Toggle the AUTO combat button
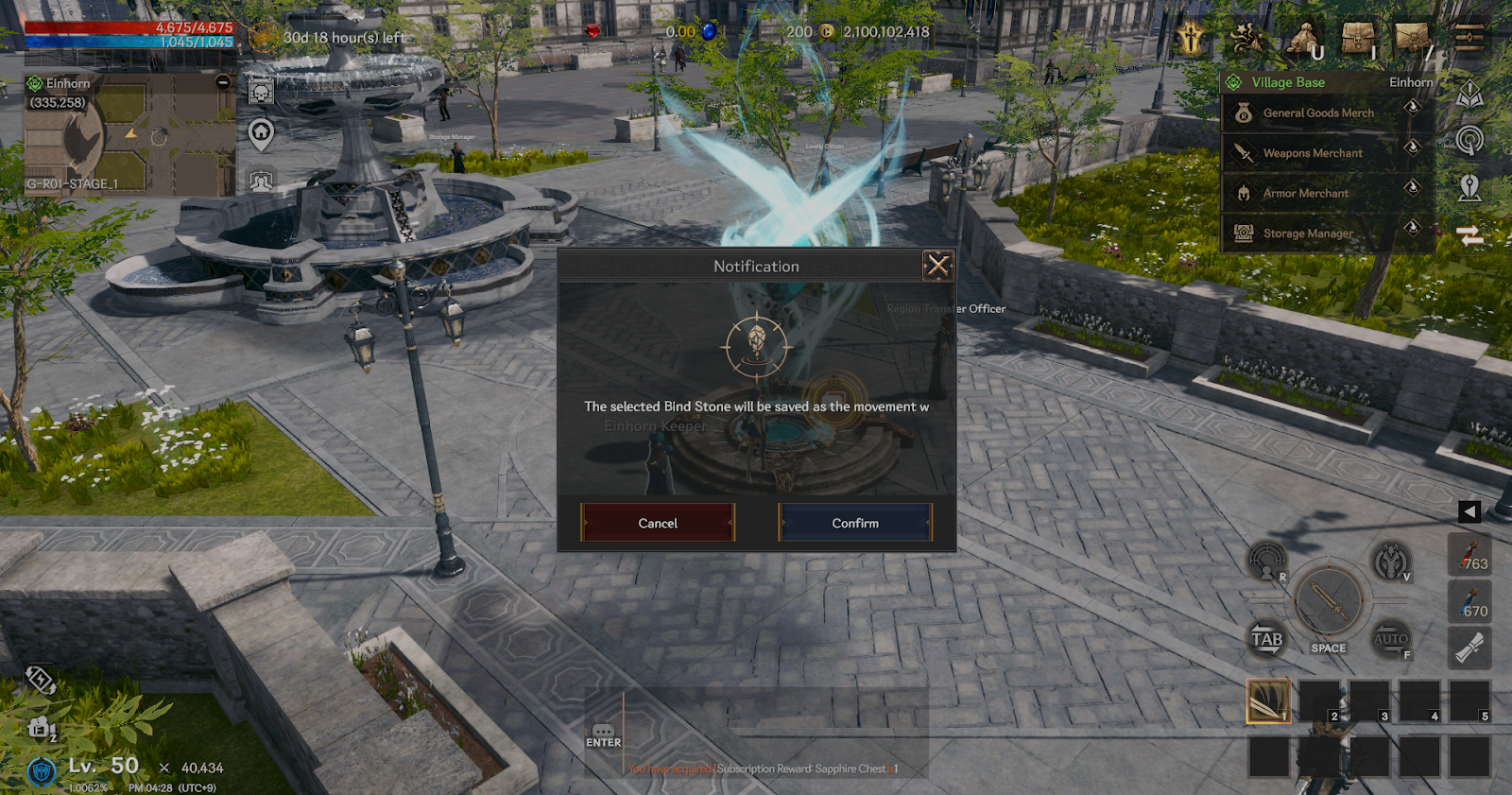Viewport: 1512px width, 795px height. [1391, 640]
